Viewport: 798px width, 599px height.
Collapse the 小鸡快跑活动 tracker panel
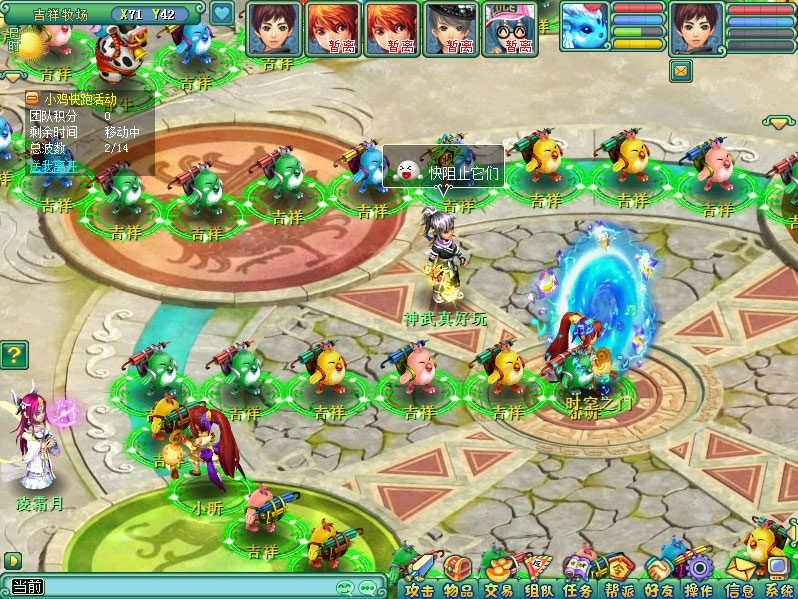tap(33, 99)
